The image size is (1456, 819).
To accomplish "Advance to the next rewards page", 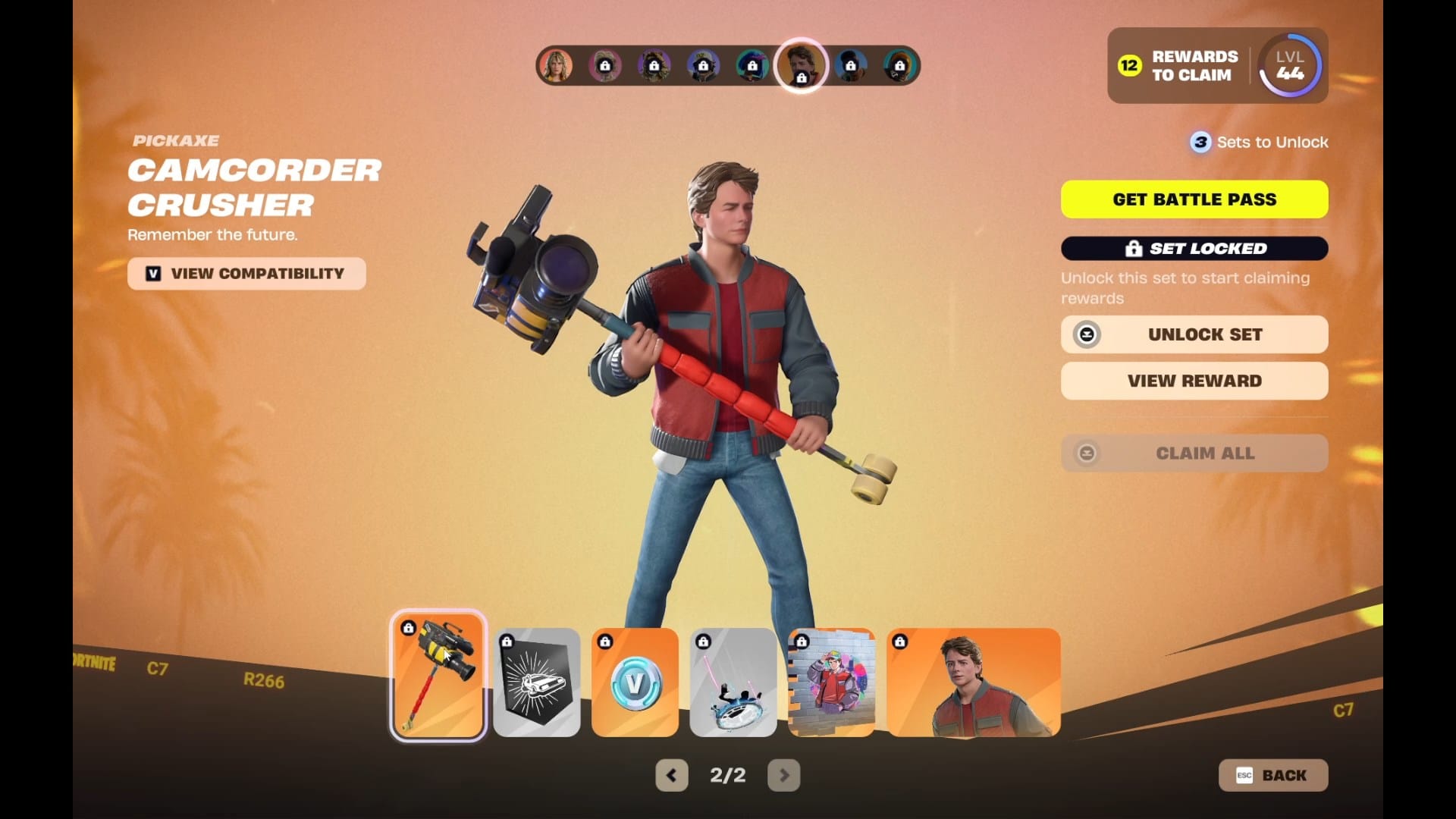I will coord(783,775).
